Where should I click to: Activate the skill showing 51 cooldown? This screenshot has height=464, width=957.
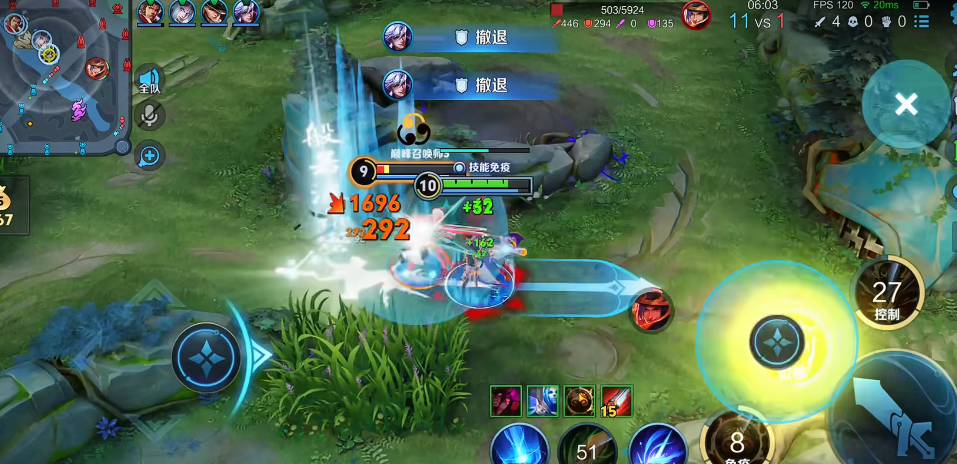point(587,446)
